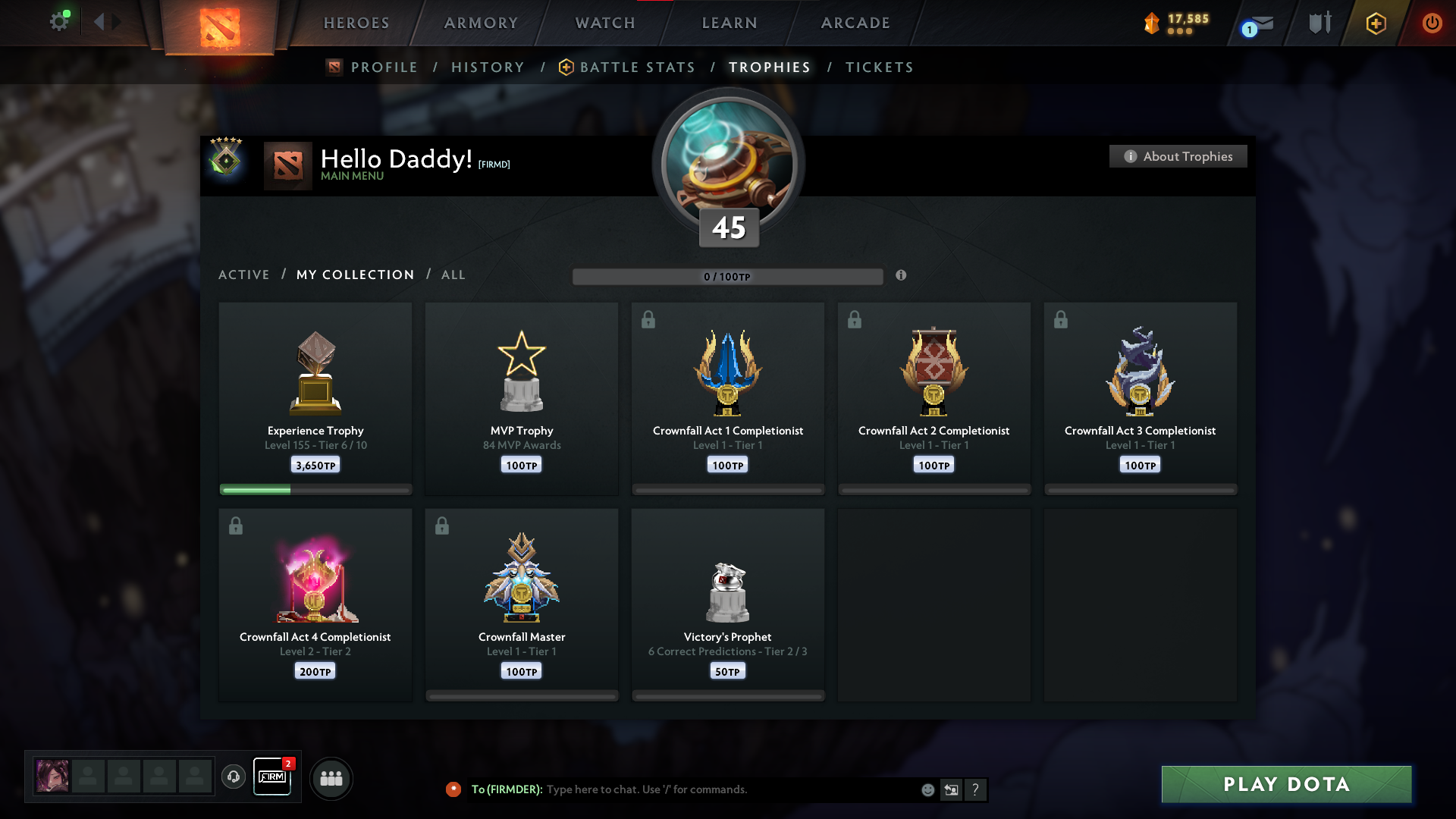Image resolution: width=1456 pixels, height=819 pixels.
Task: Click the power/disconnect icon
Action: [1432, 23]
